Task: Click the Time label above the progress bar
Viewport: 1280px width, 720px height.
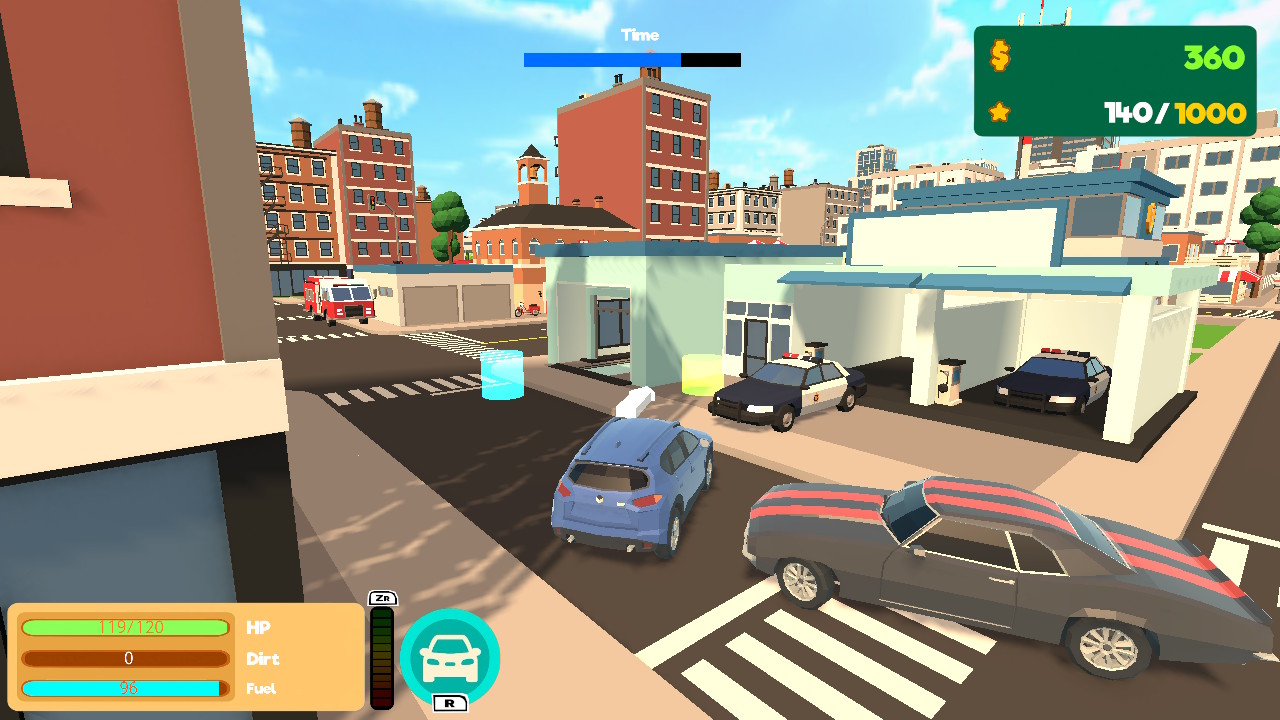Action: tap(639, 35)
